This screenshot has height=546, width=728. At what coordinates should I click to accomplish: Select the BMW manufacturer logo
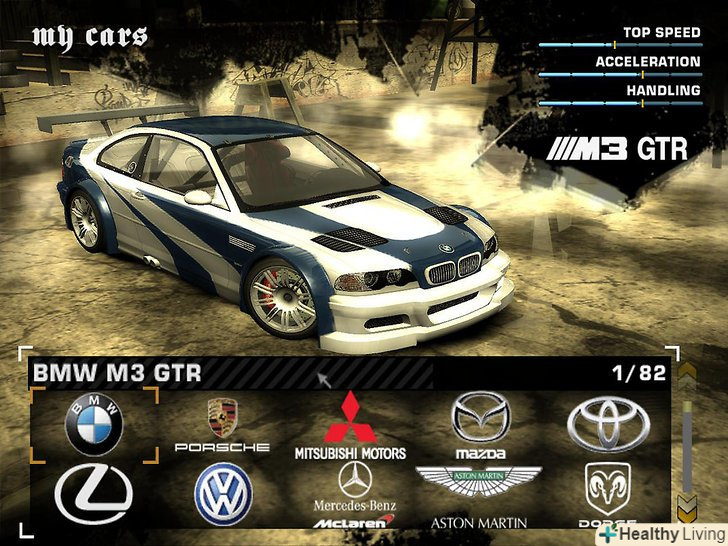(94, 424)
